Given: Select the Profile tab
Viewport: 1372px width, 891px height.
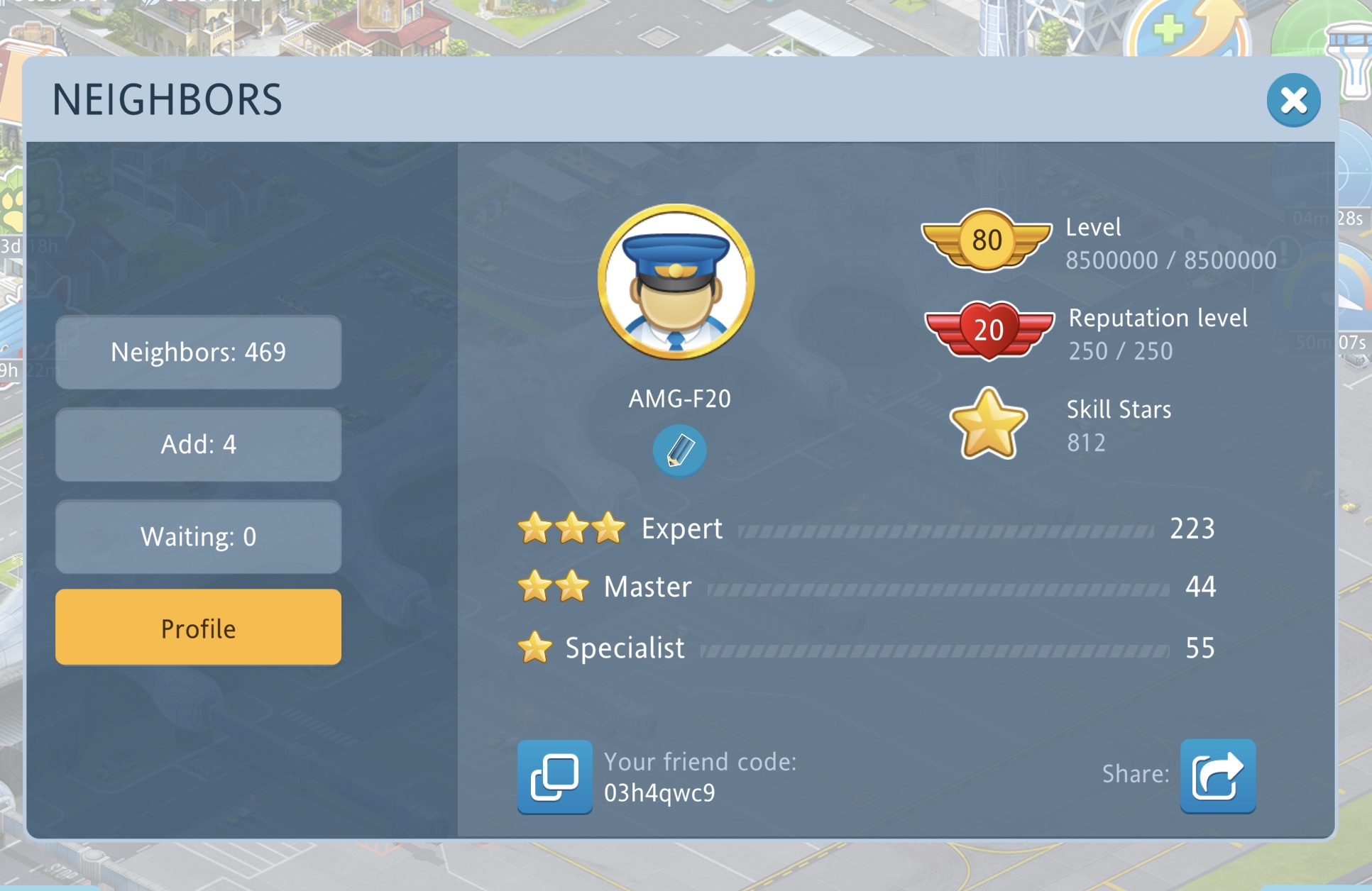Looking at the screenshot, I should 198,628.
